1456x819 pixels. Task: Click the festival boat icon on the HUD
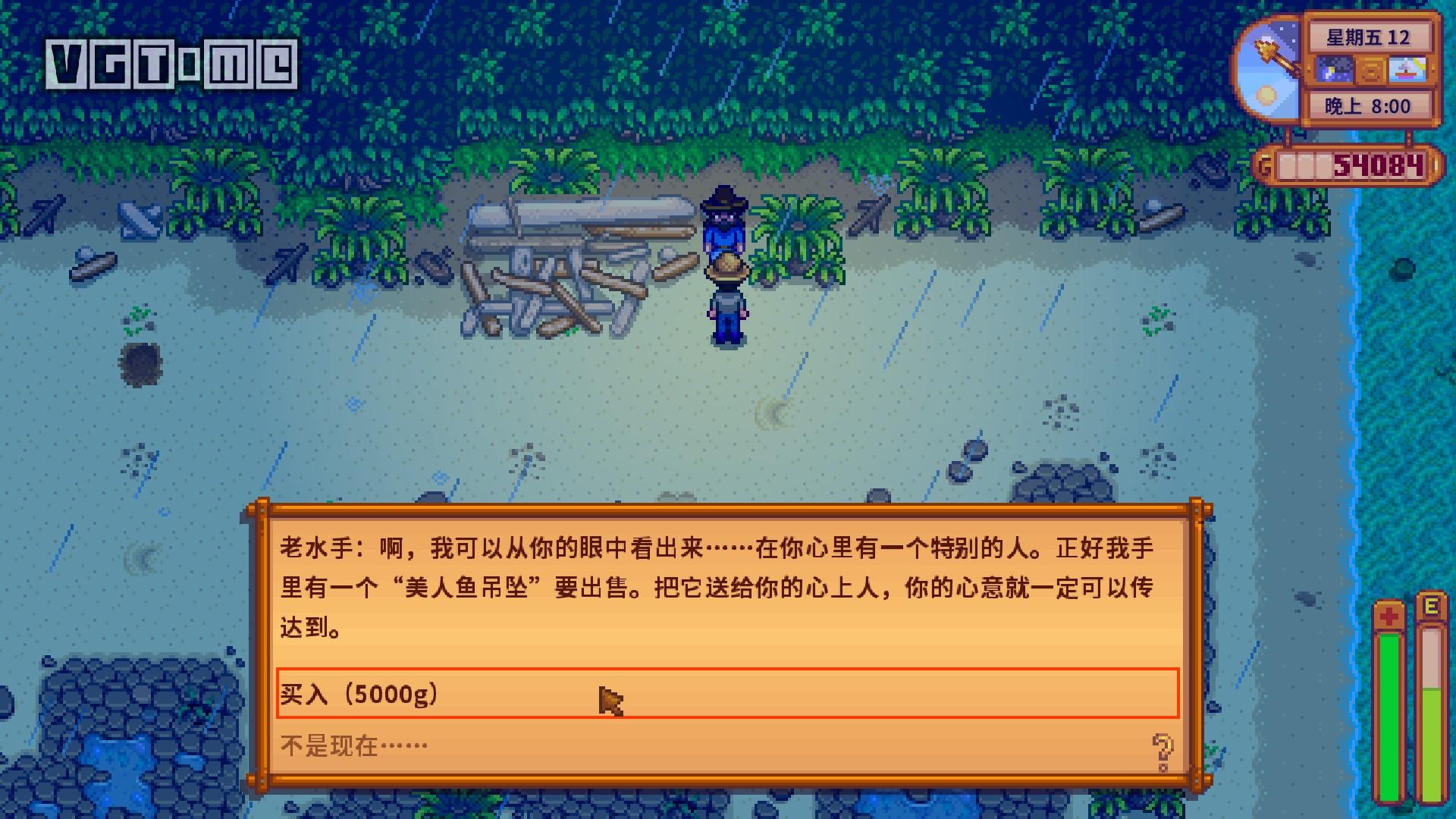1407,69
